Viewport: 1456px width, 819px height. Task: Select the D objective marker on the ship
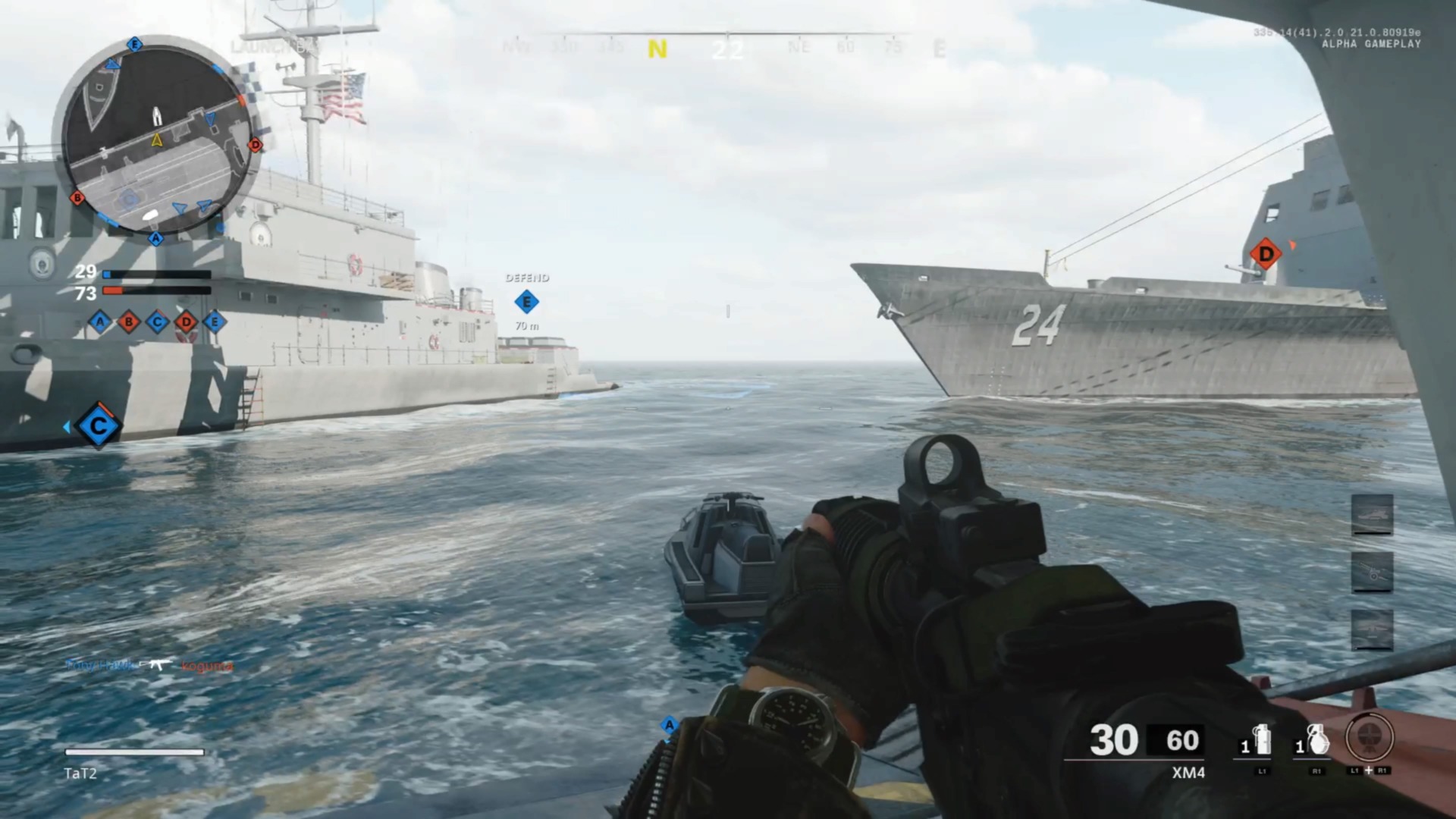click(x=1265, y=253)
